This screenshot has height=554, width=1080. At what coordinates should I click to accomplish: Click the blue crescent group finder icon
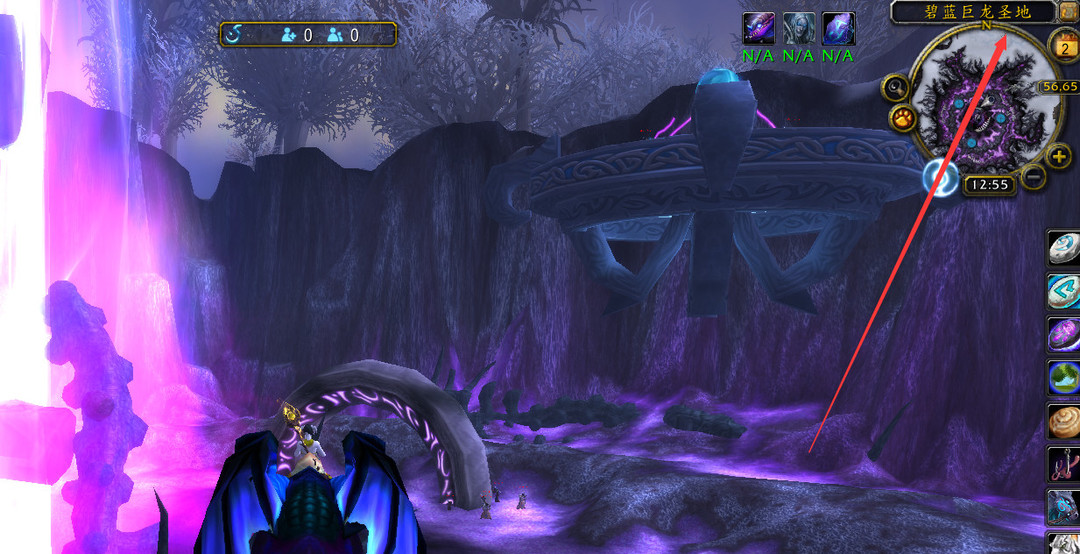pyautogui.click(x=233, y=35)
